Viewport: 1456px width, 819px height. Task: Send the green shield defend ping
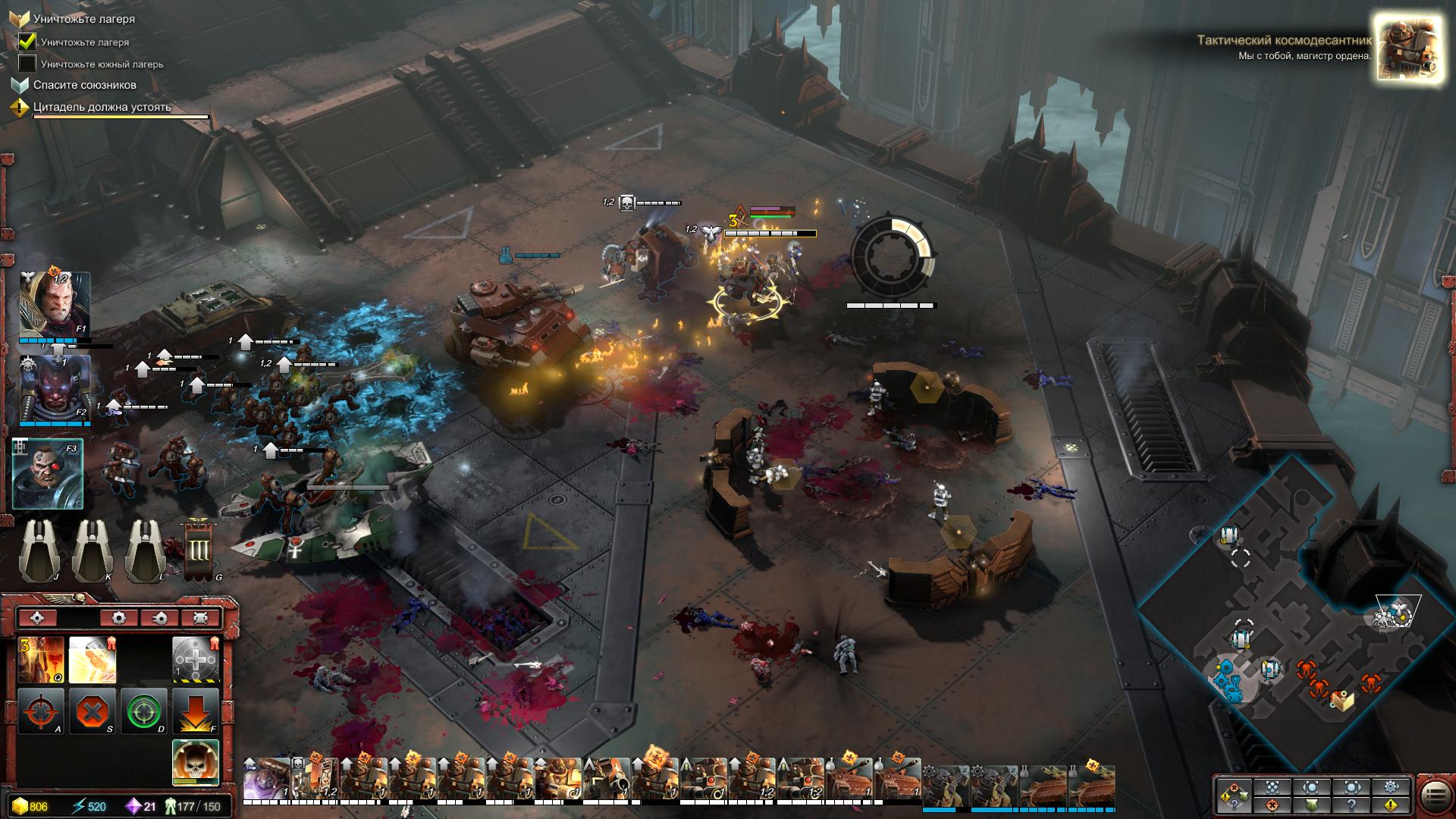[x=1312, y=805]
